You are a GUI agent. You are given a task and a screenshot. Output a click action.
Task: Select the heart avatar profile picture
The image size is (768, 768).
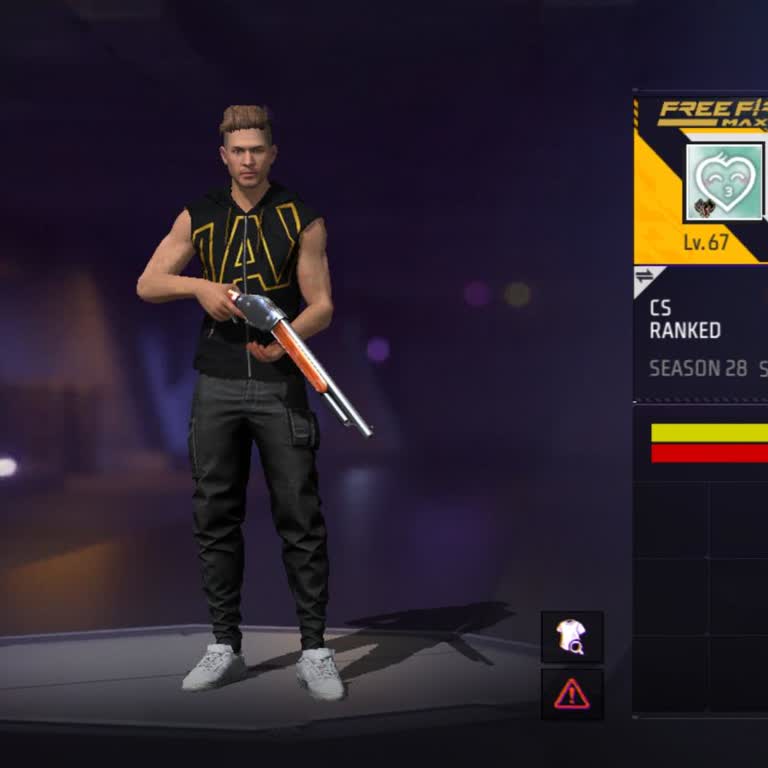[724, 182]
